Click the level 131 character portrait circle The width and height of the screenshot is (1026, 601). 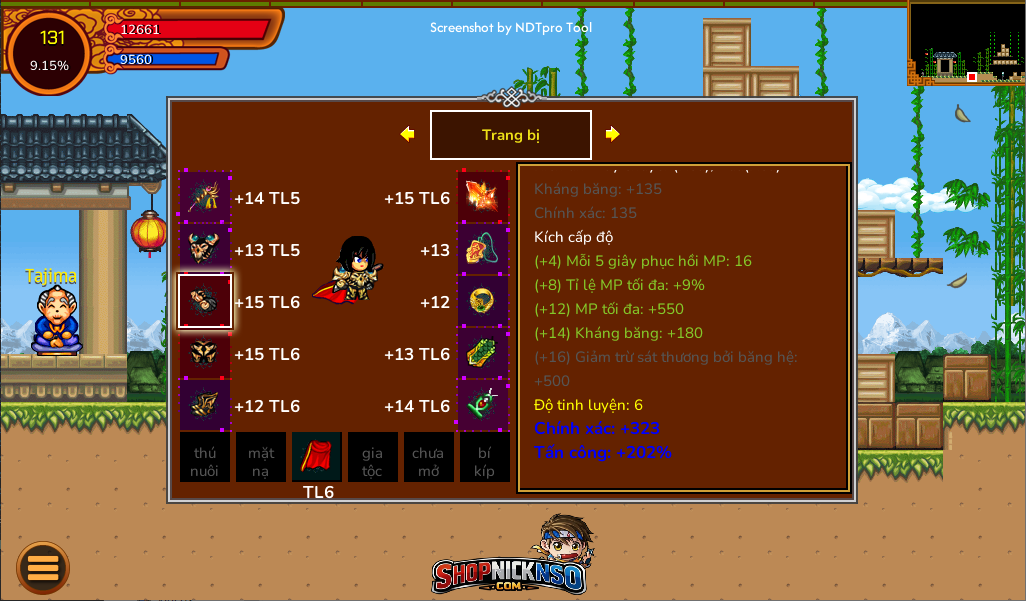tap(50, 51)
